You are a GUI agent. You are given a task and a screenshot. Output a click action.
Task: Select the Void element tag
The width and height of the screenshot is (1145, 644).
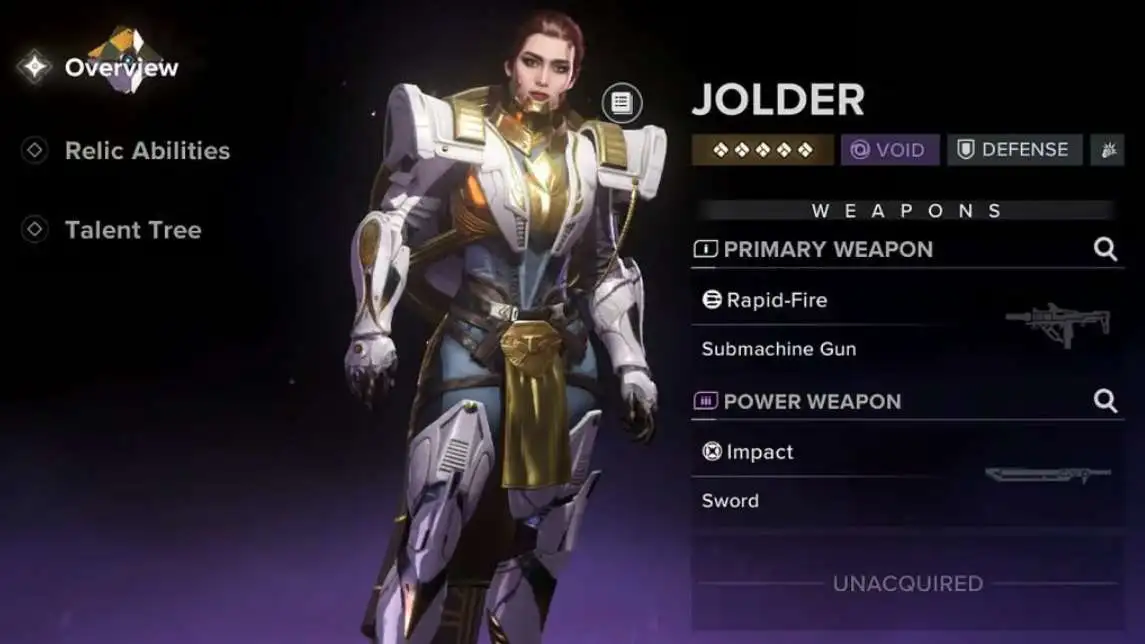coord(889,150)
